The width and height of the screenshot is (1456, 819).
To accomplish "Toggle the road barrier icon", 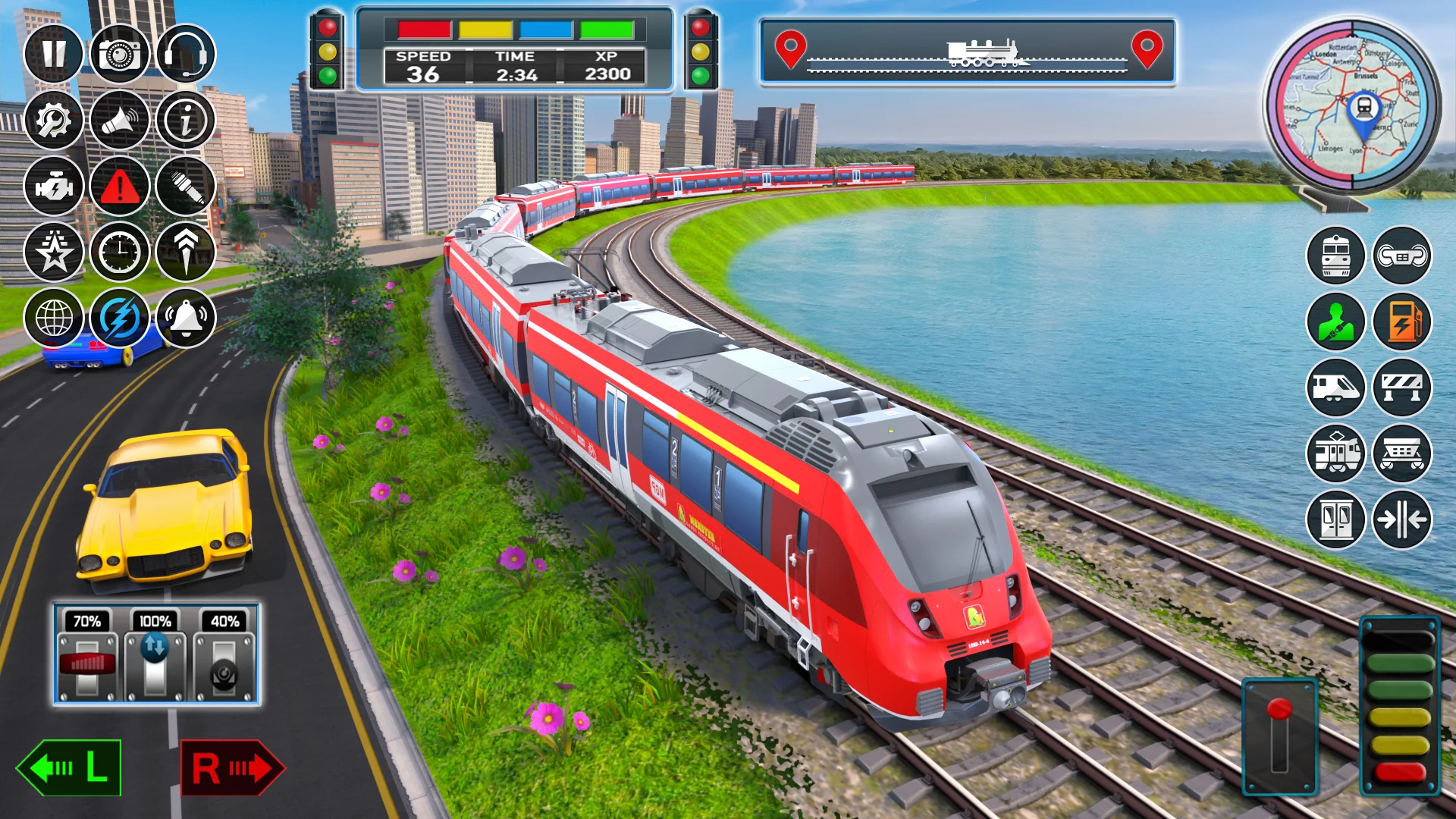I will pos(1402,388).
